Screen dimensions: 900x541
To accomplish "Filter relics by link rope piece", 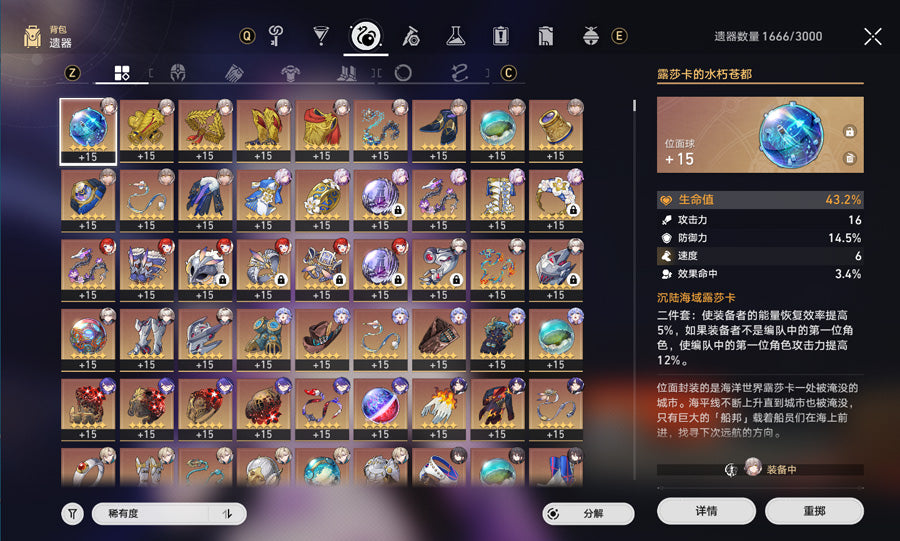I will 459,73.
